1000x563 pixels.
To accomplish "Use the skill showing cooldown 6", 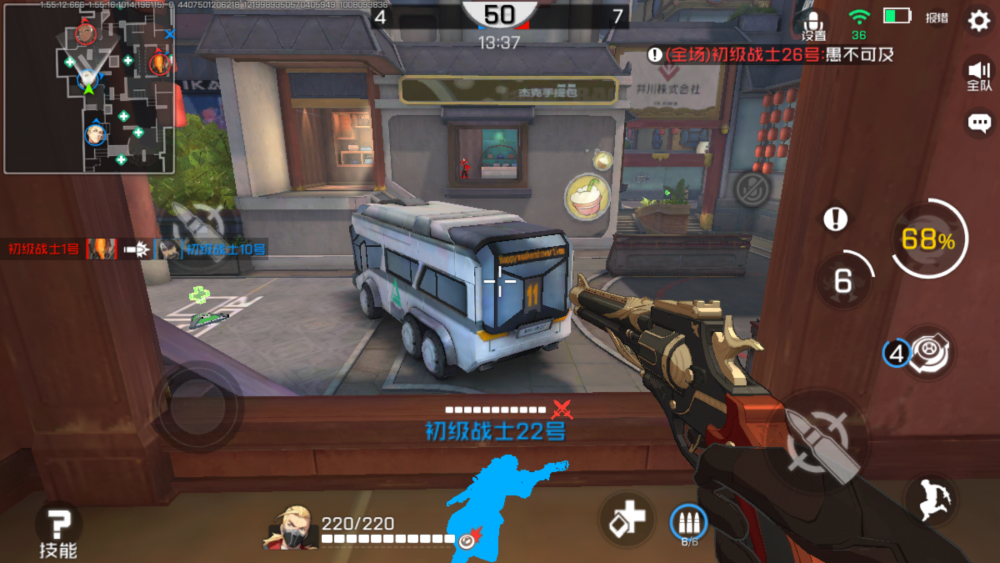I will (x=843, y=281).
